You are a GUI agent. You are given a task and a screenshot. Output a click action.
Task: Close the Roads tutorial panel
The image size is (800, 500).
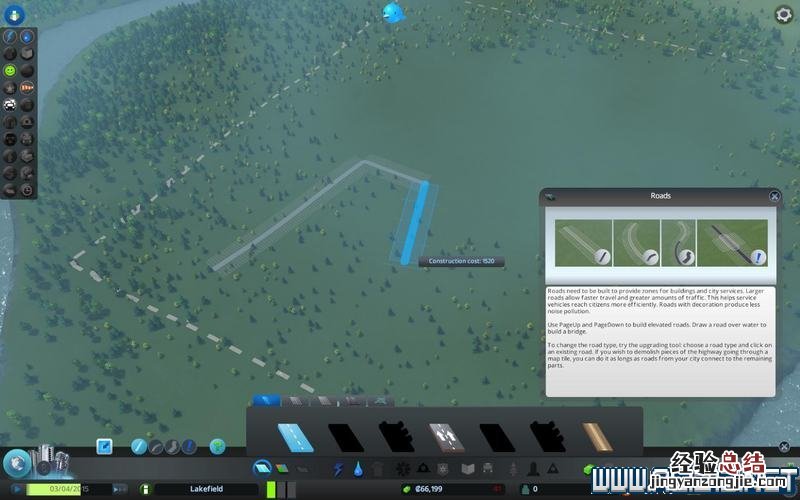click(x=774, y=197)
